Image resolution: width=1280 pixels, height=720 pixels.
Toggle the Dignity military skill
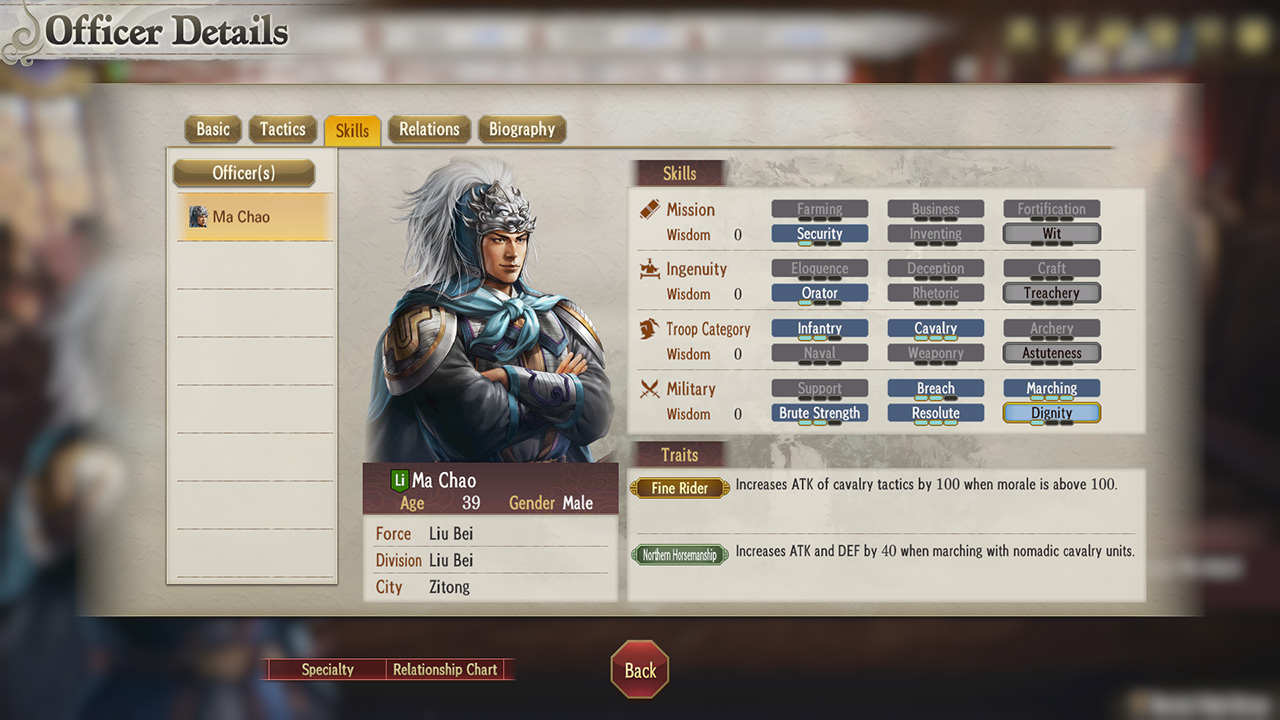(x=1051, y=413)
